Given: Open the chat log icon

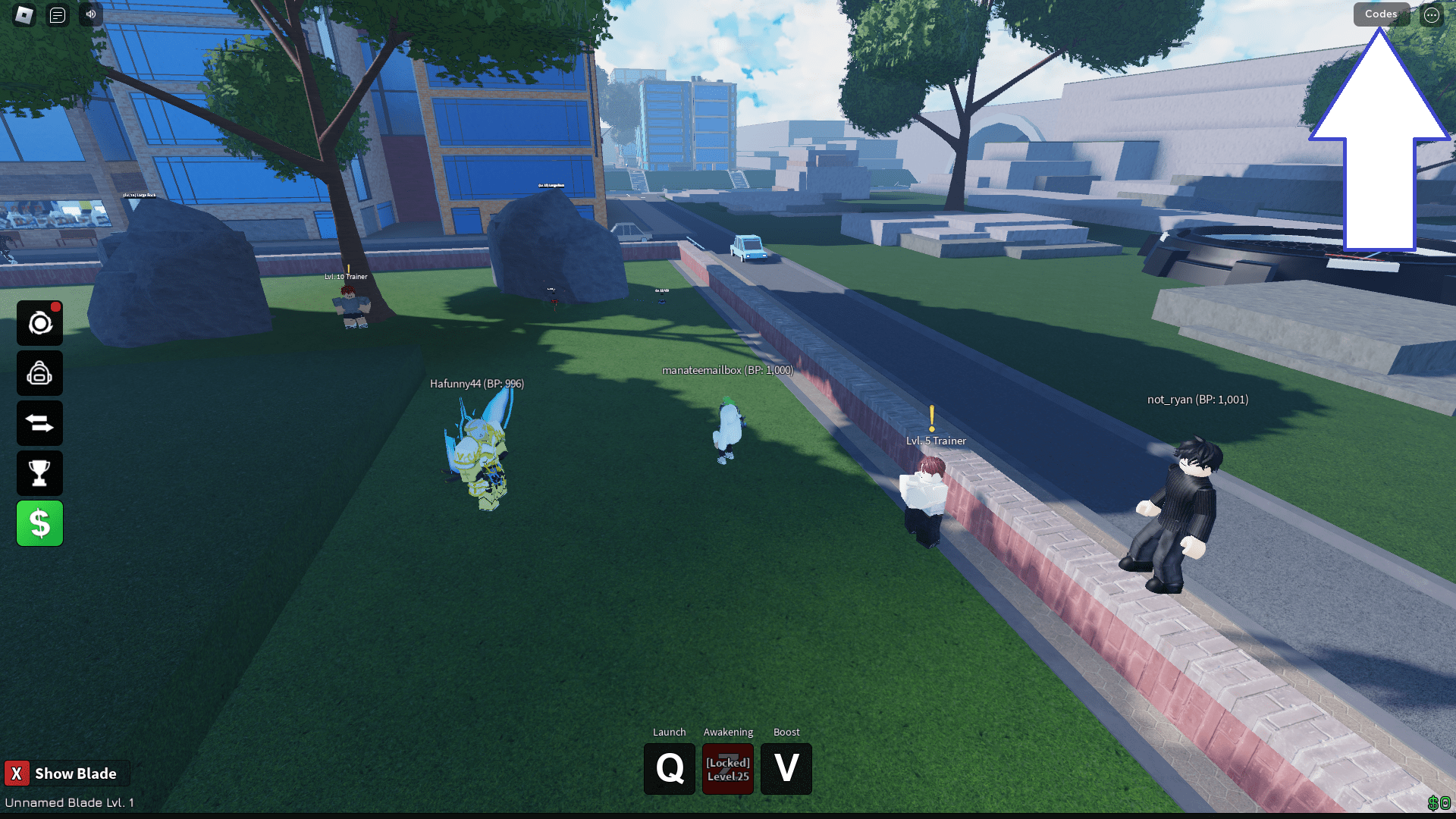Looking at the screenshot, I should (x=58, y=14).
